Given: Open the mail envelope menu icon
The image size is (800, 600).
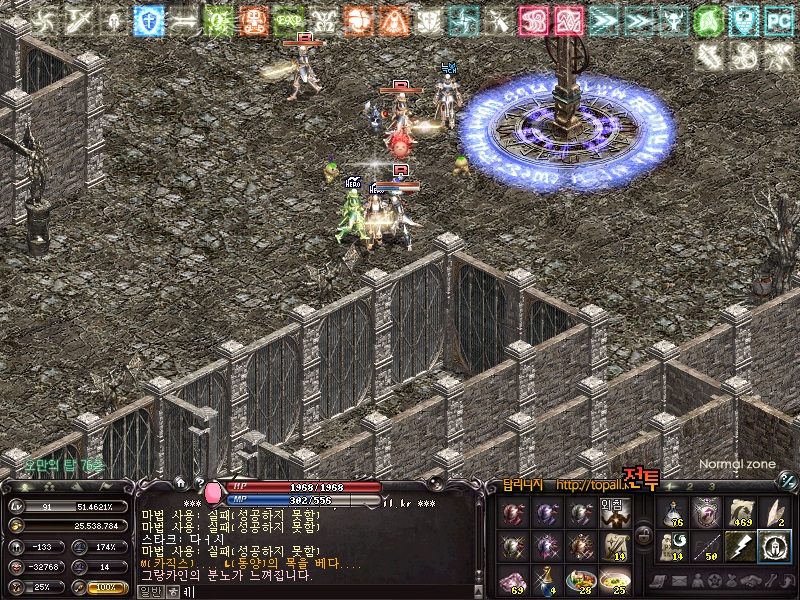Looking at the screenshot, I should tap(676, 581).
